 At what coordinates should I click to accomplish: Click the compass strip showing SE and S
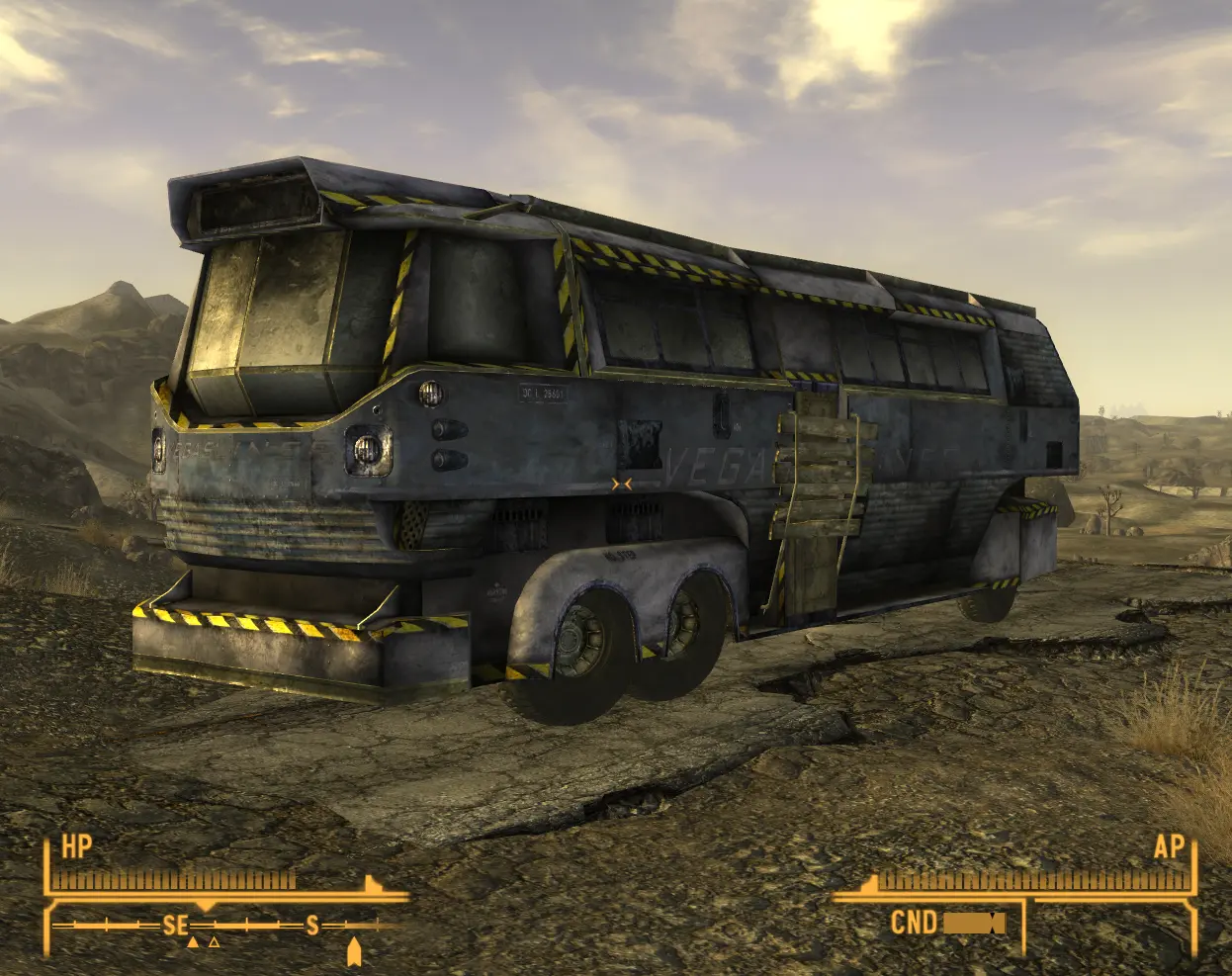click(227, 927)
